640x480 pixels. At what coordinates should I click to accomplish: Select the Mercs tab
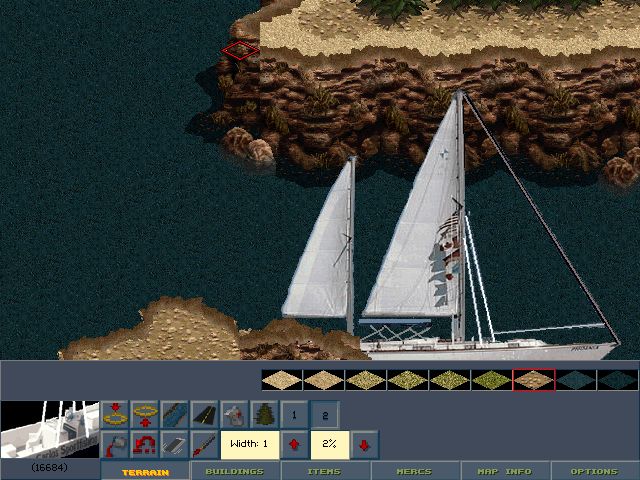tap(416, 471)
